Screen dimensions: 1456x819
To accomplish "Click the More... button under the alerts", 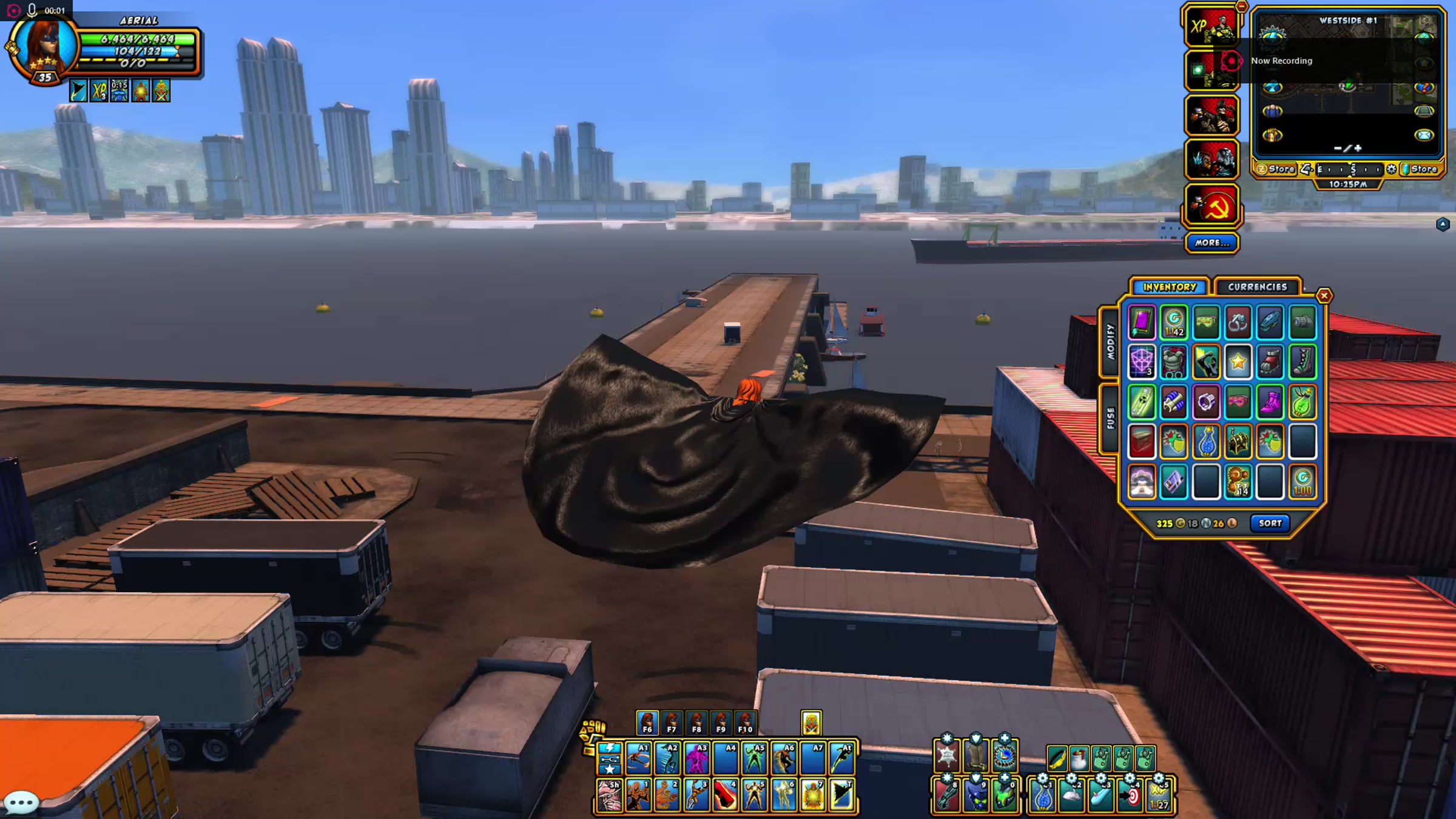I will (x=1212, y=243).
